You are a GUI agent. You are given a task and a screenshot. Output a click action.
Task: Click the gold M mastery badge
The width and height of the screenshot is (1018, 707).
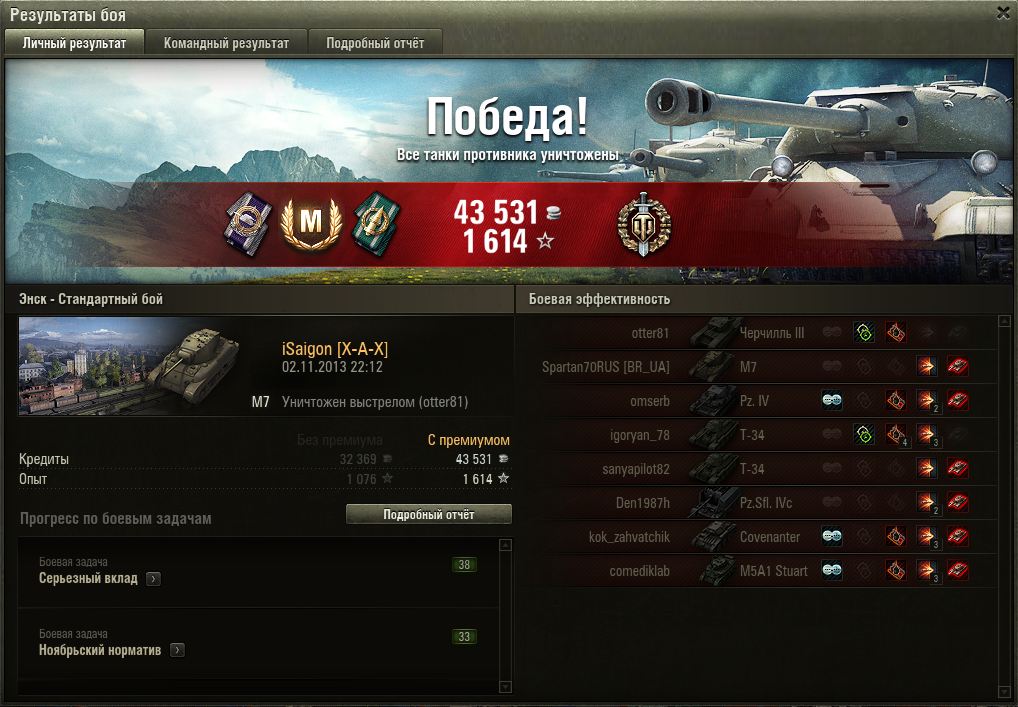tap(311, 224)
